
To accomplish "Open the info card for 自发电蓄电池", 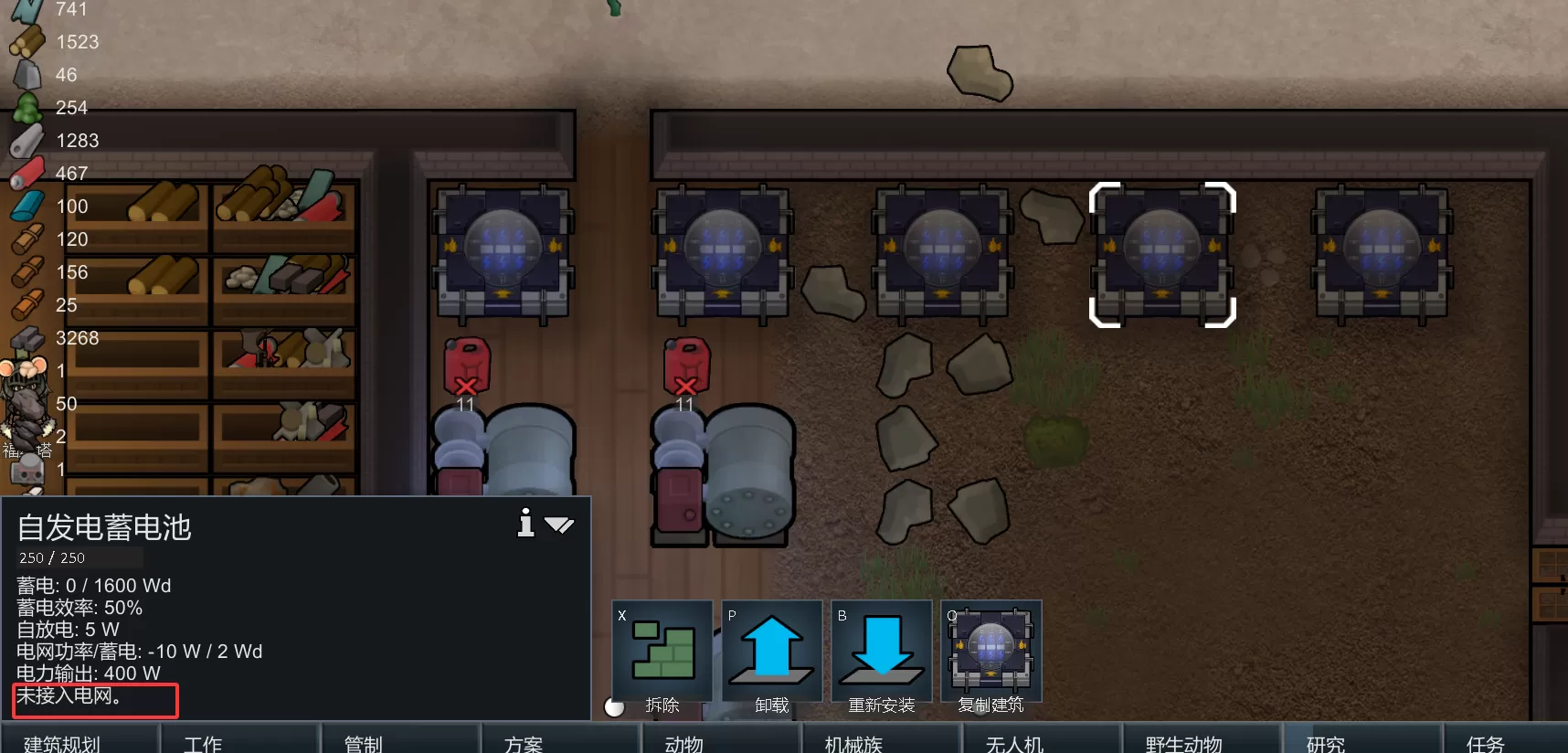I will pos(525,524).
